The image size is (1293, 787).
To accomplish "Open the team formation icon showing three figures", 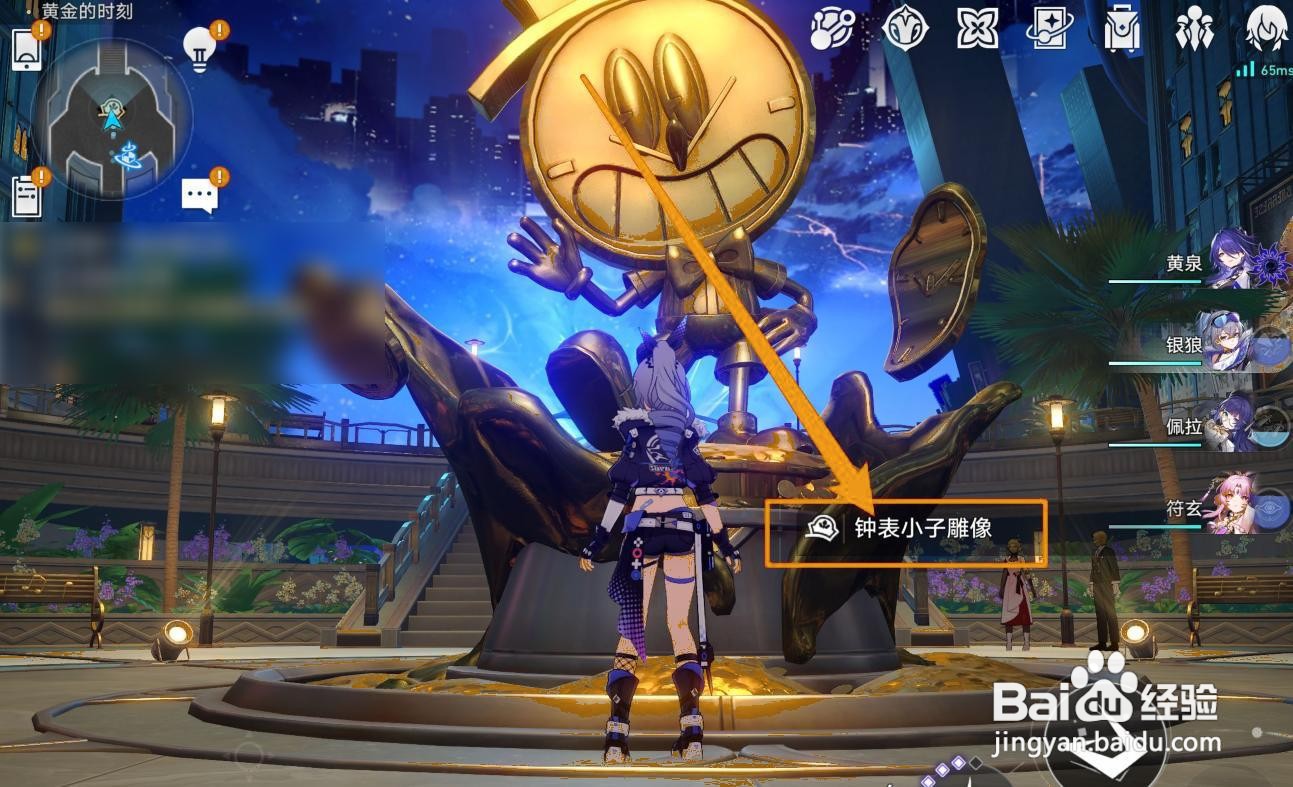I will [x=1195, y=30].
